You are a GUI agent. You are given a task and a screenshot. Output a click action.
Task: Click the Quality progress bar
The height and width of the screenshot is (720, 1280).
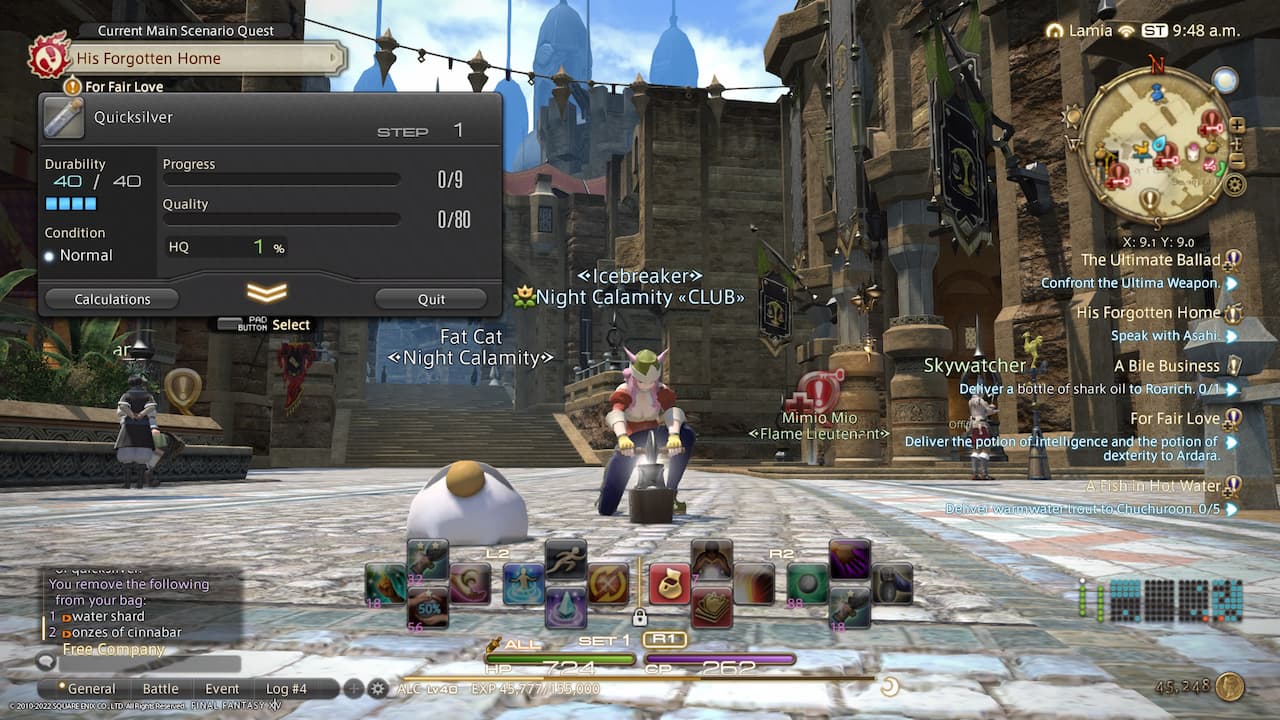pos(281,218)
